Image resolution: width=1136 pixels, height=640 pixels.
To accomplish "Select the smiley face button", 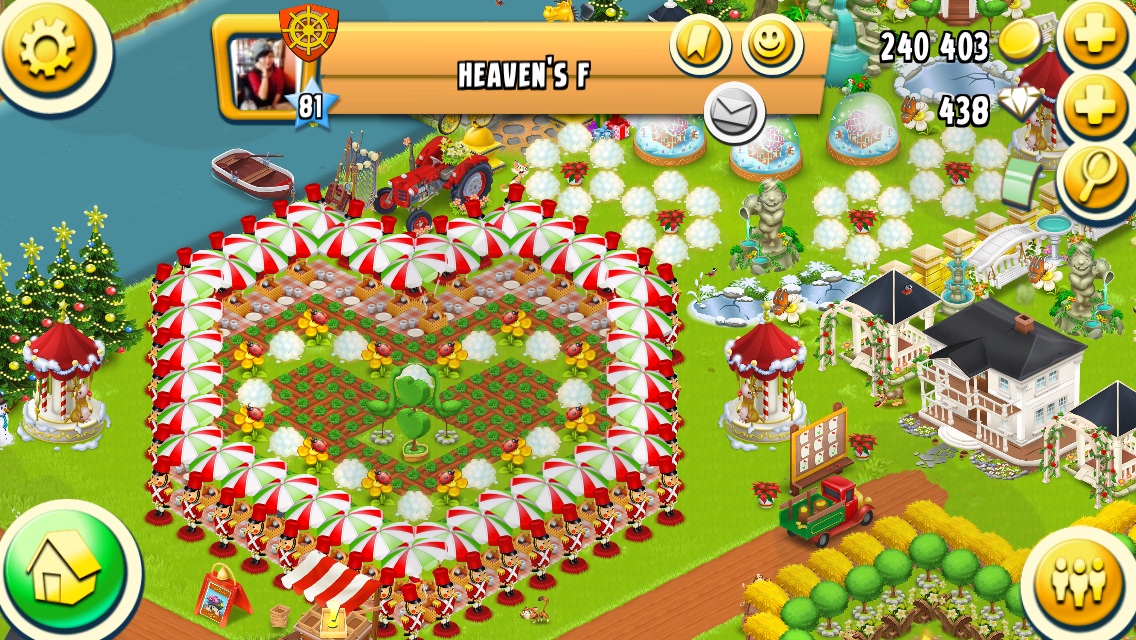I will (773, 45).
